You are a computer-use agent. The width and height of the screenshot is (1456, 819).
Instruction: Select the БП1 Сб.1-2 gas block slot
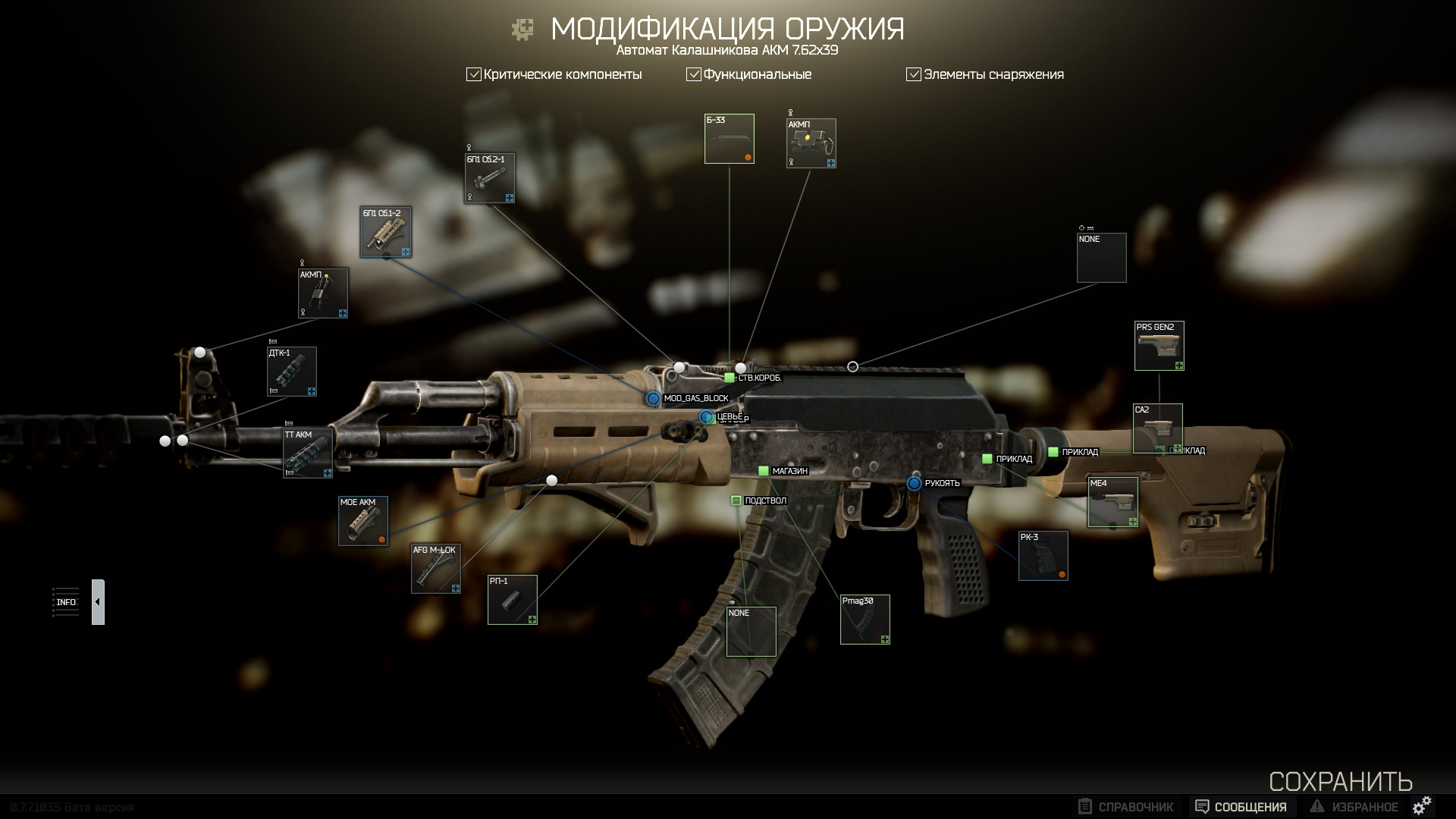point(386,232)
